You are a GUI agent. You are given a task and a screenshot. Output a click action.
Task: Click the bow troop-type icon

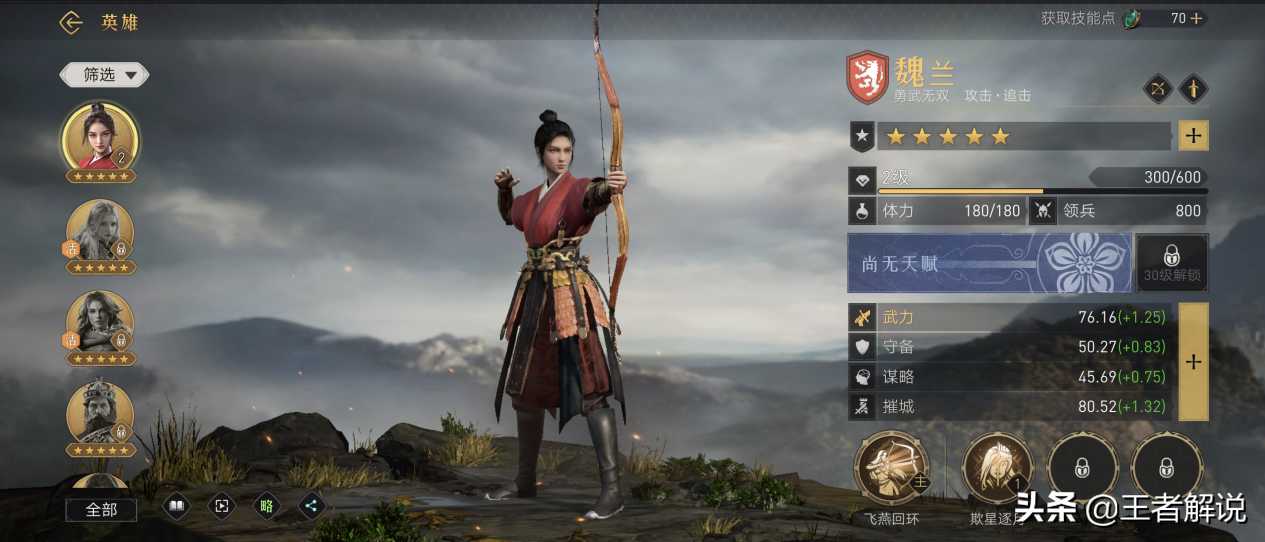point(1158,89)
